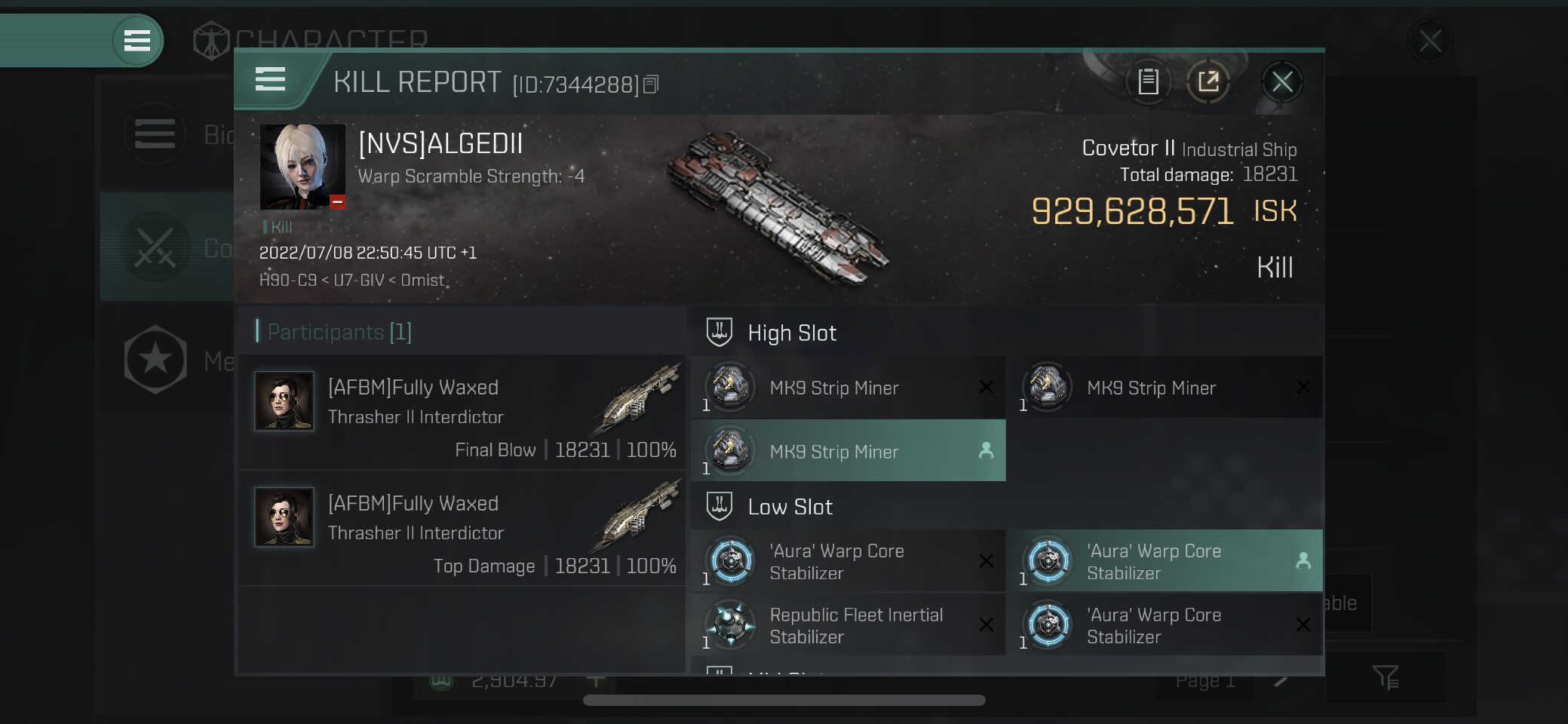This screenshot has height=724, width=1568.
Task: Choose the Republic Fleet Inertial Stabilizer module
Action: point(848,625)
